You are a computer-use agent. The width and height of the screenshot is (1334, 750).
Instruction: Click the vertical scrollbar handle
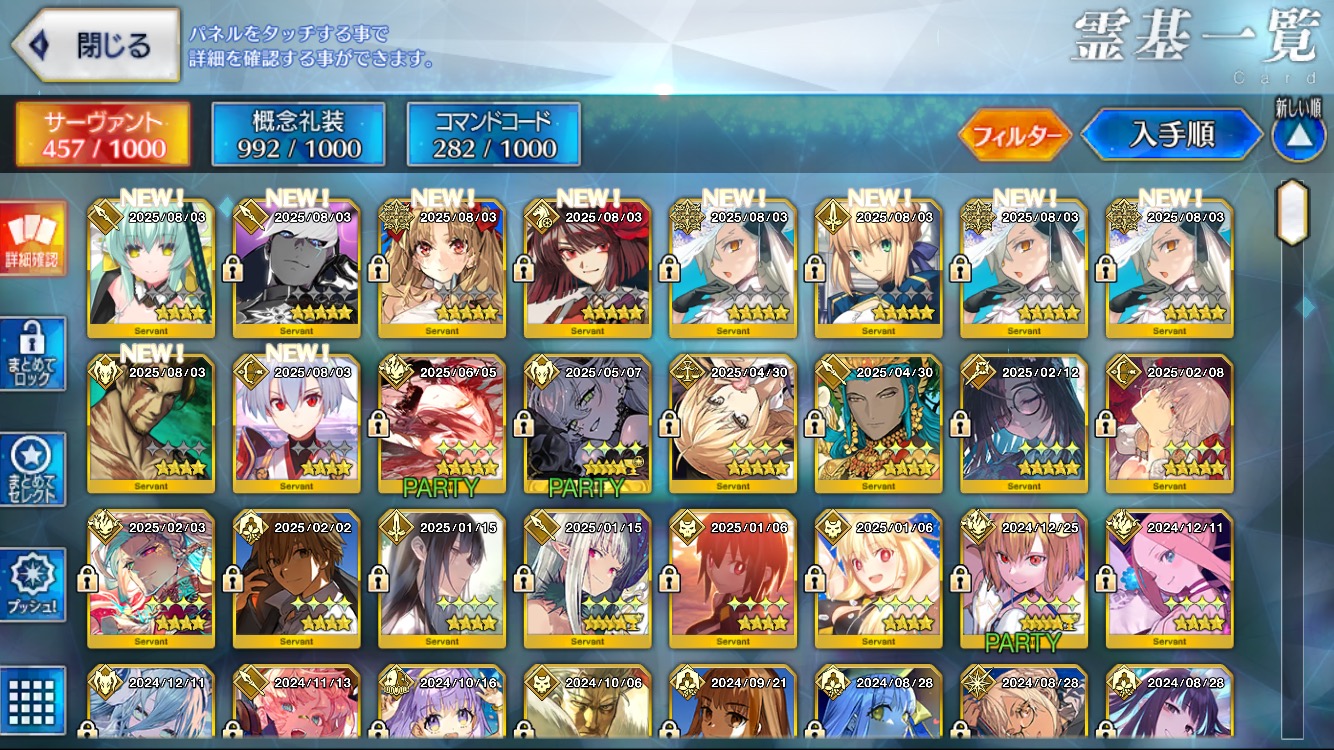click(1292, 212)
